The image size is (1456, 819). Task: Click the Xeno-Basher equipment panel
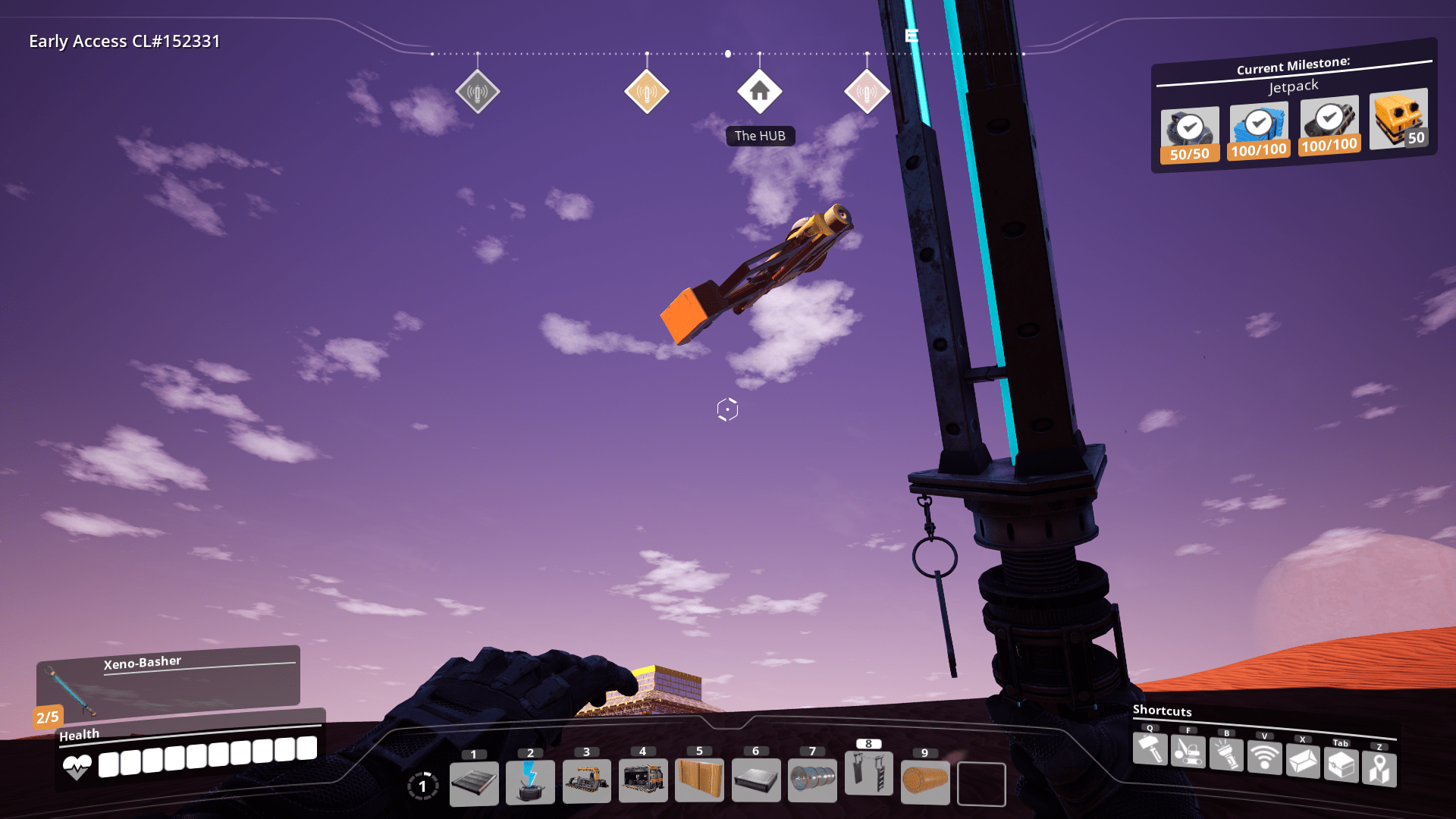[x=168, y=679]
